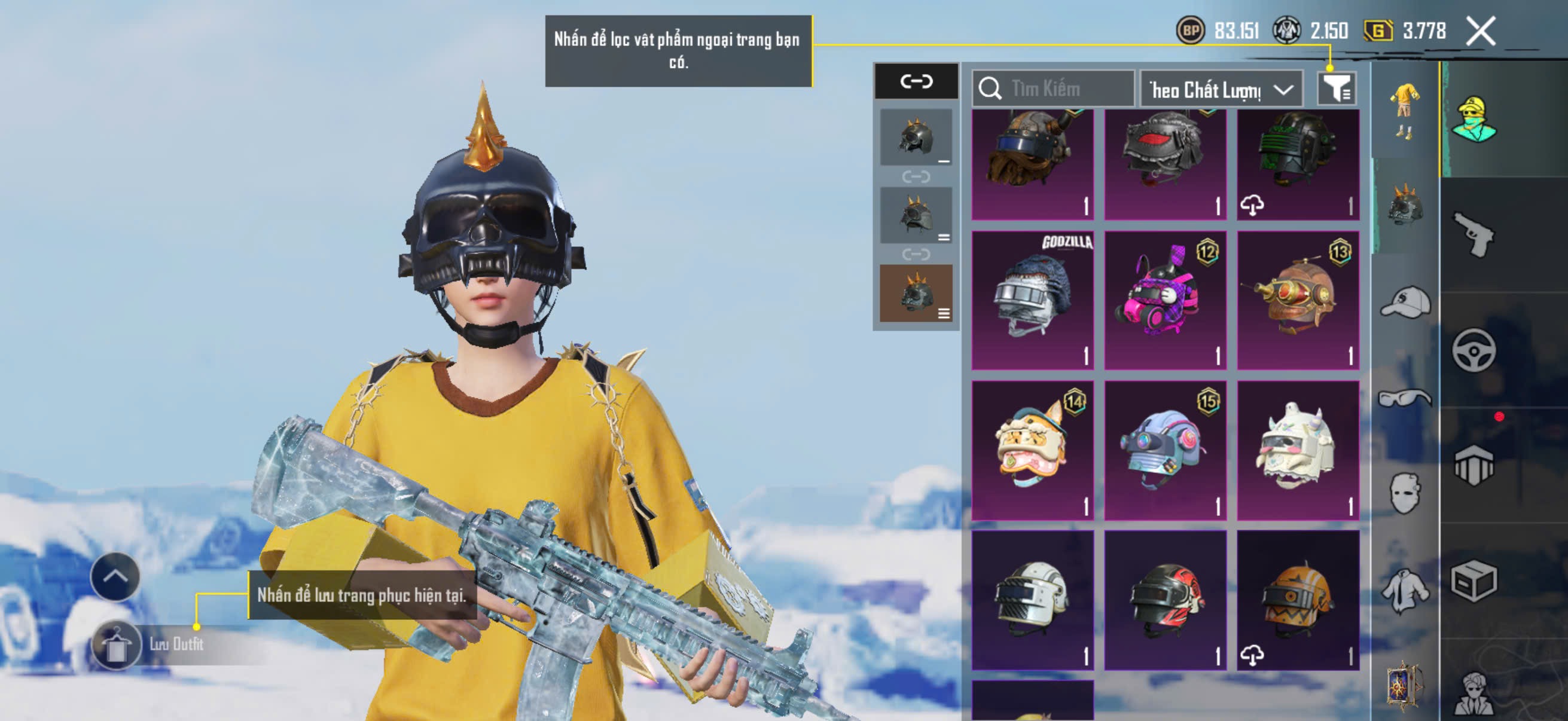Activate the link icon above helmet levels
1568x721 pixels.
click(916, 81)
